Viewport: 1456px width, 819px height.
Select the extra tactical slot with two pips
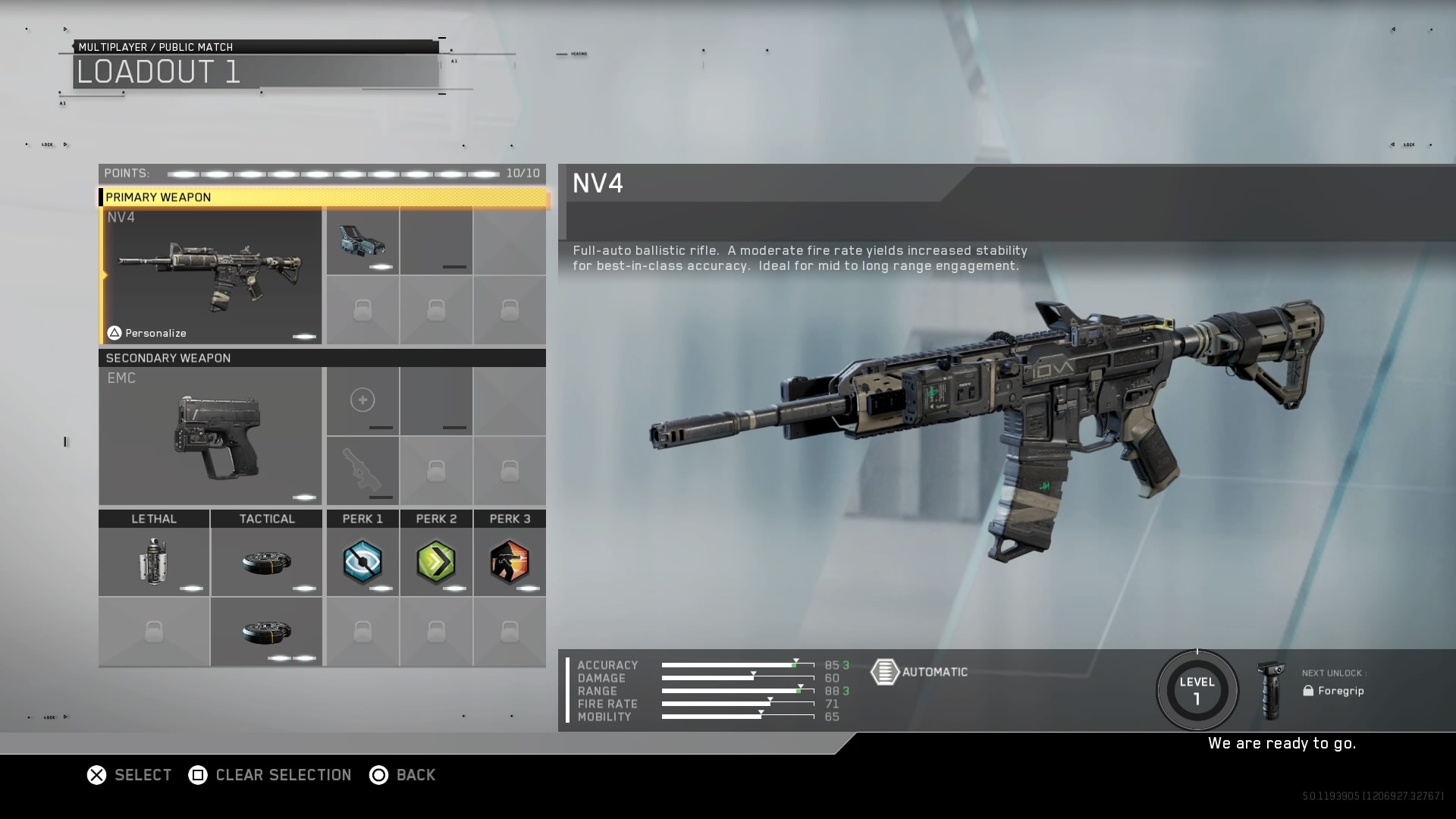pyautogui.click(x=266, y=632)
